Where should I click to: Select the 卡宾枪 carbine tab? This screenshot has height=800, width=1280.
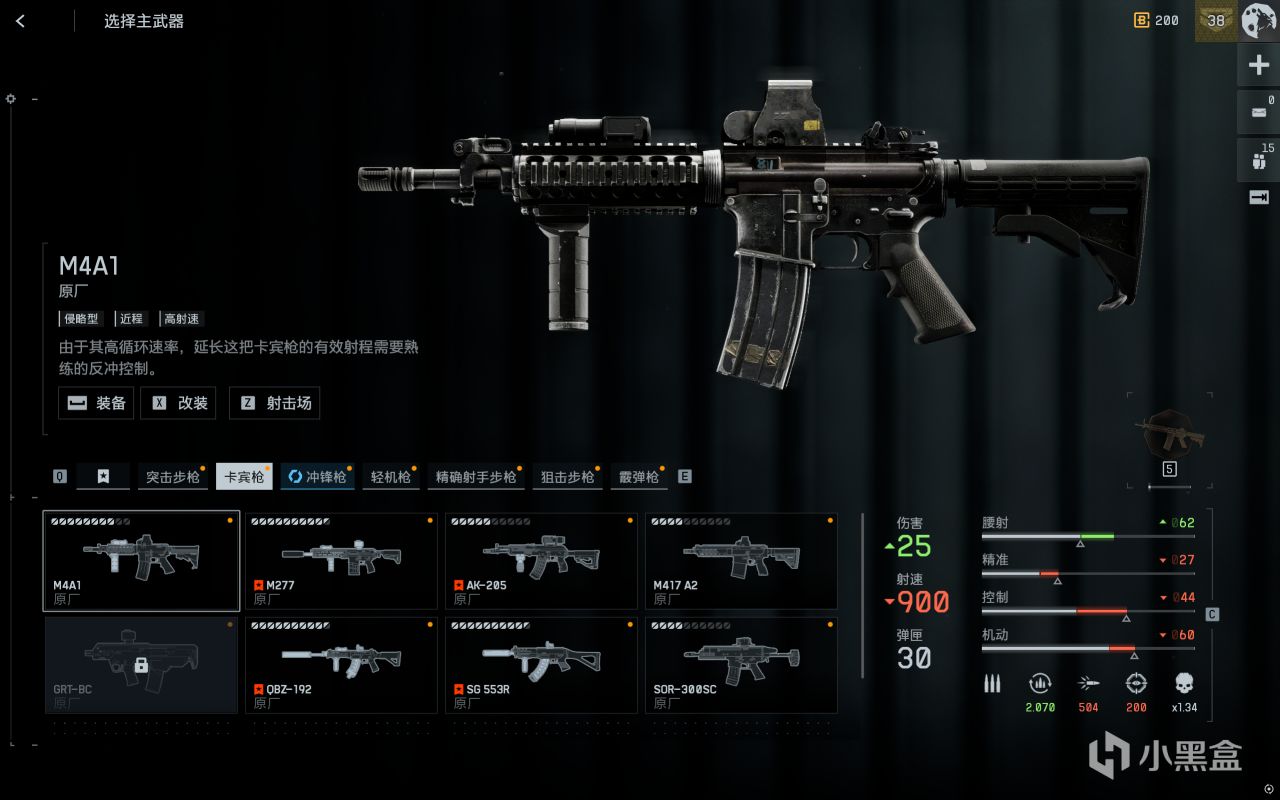coord(244,477)
